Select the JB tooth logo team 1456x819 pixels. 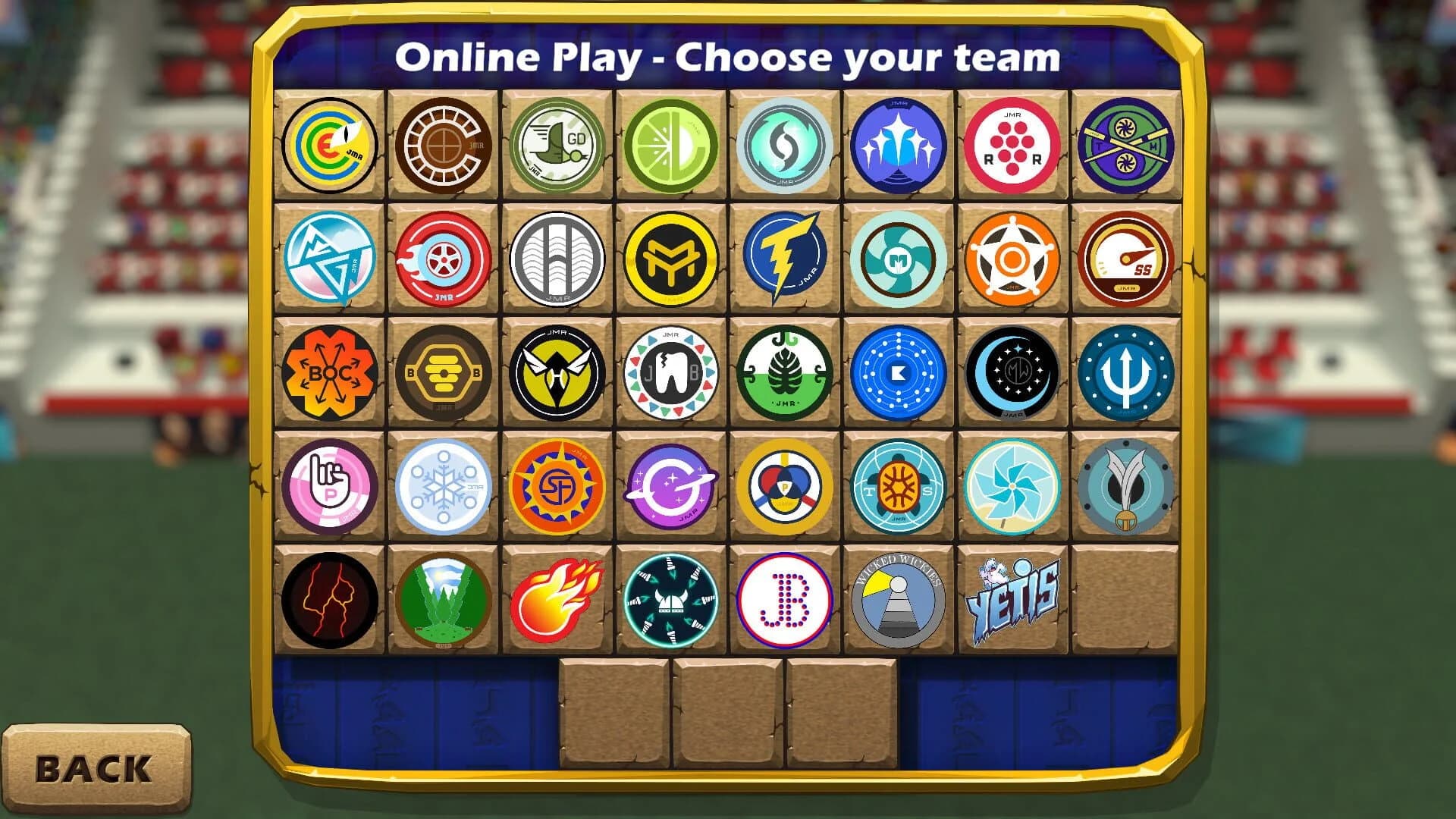pyautogui.click(x=671, y=373)
